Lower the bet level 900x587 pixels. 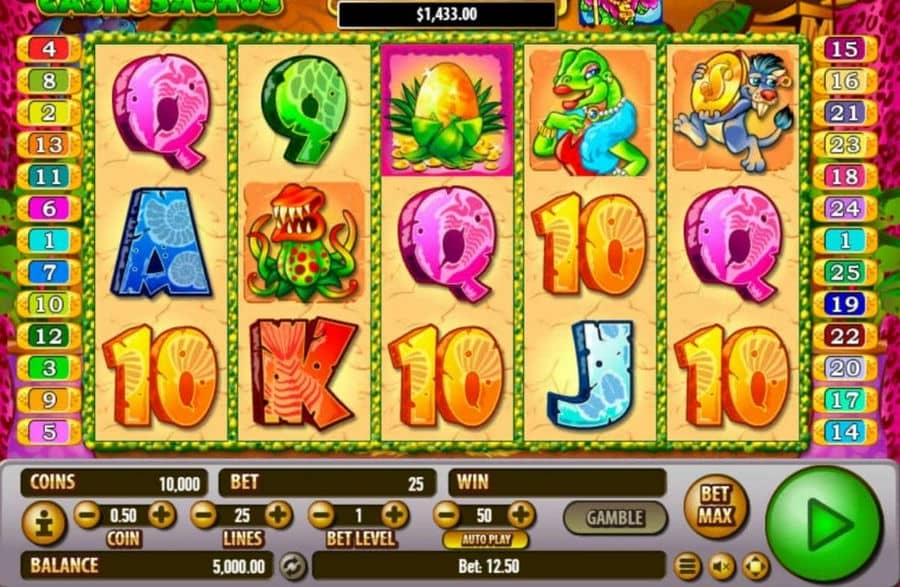pos(321,516)
